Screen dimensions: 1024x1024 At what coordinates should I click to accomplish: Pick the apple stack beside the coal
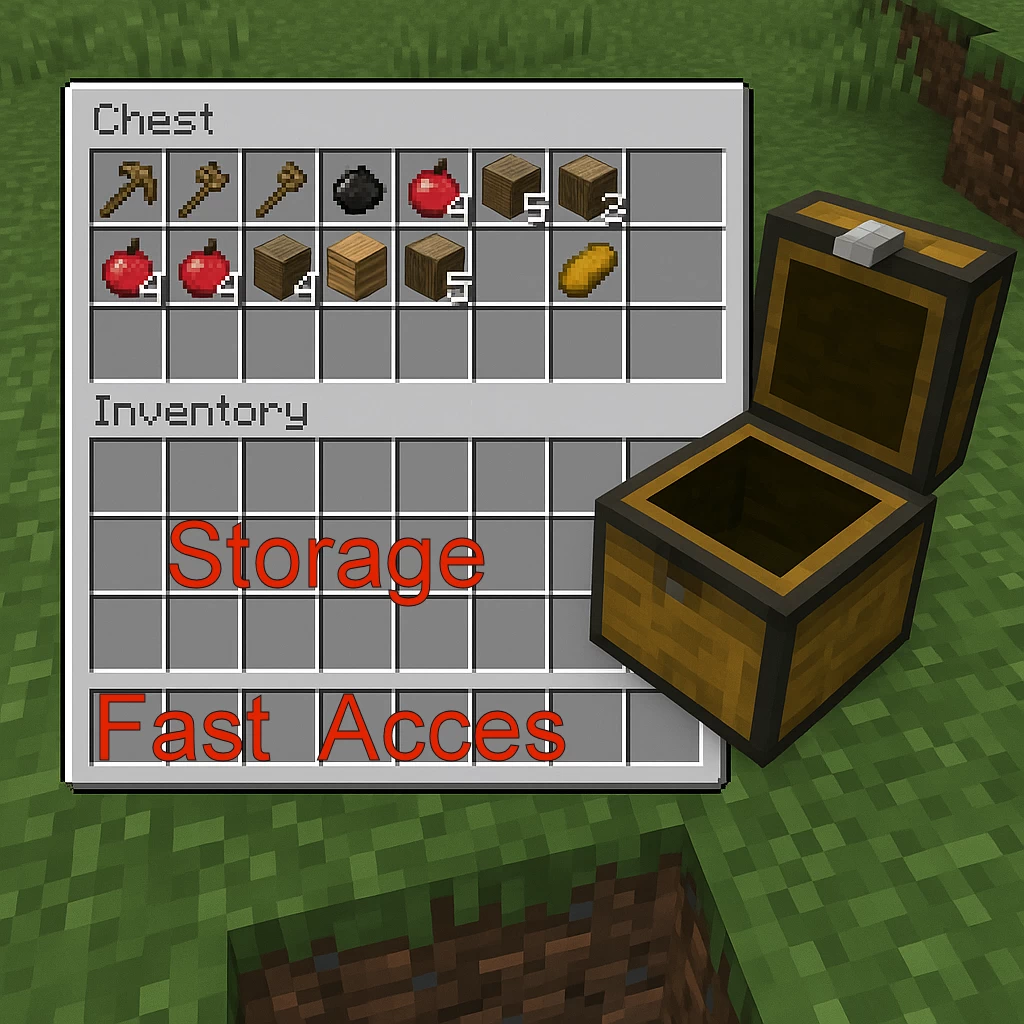433,189
